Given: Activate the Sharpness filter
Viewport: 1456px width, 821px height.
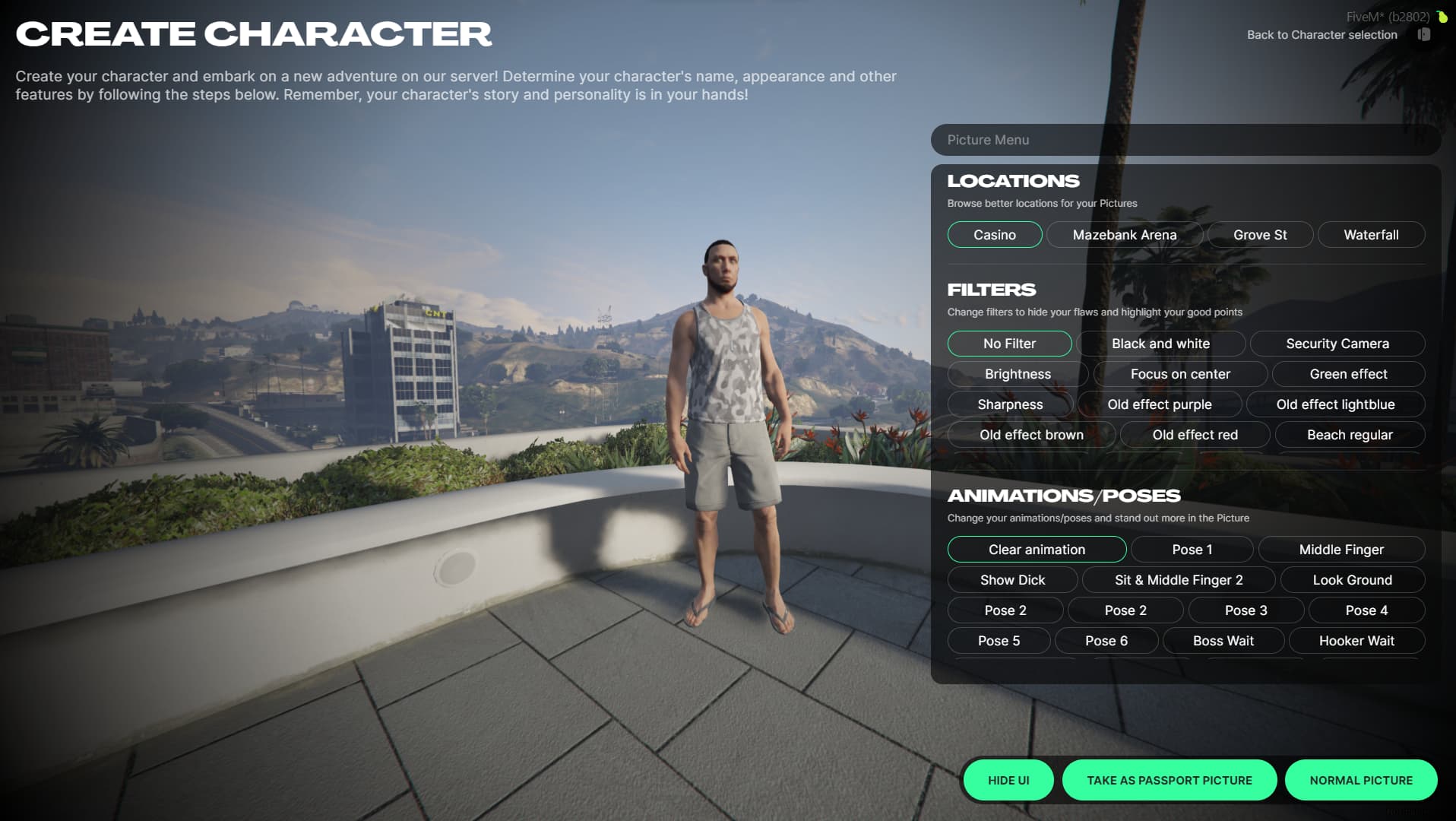Looking at the screenshot, I should (1009, 404).
